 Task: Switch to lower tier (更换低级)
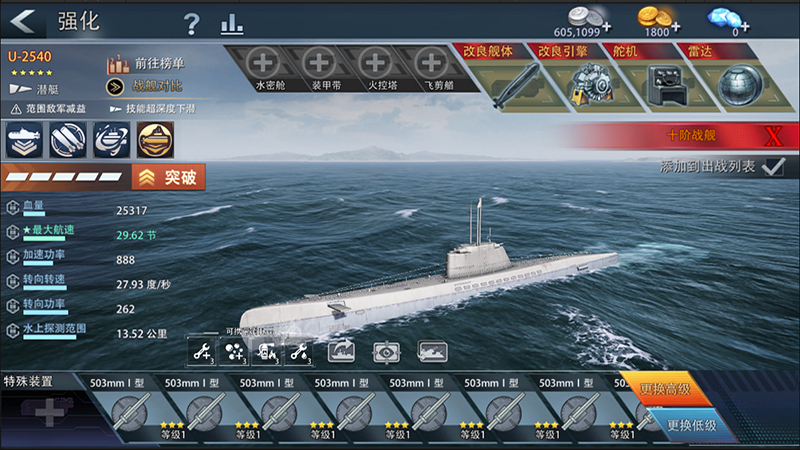(690, 425)
